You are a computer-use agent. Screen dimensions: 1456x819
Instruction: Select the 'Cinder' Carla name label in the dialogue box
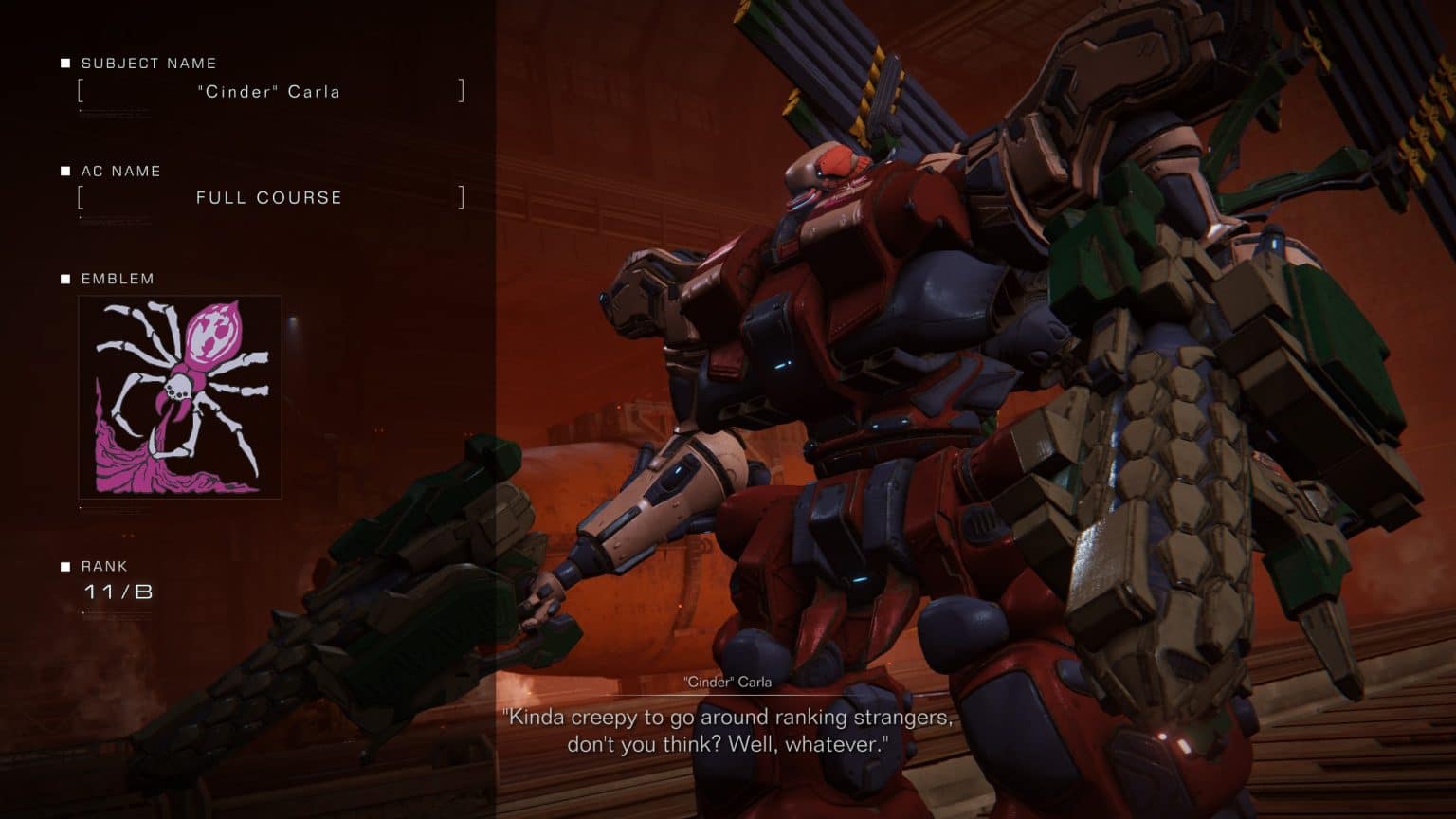click(x=728, y=682)
